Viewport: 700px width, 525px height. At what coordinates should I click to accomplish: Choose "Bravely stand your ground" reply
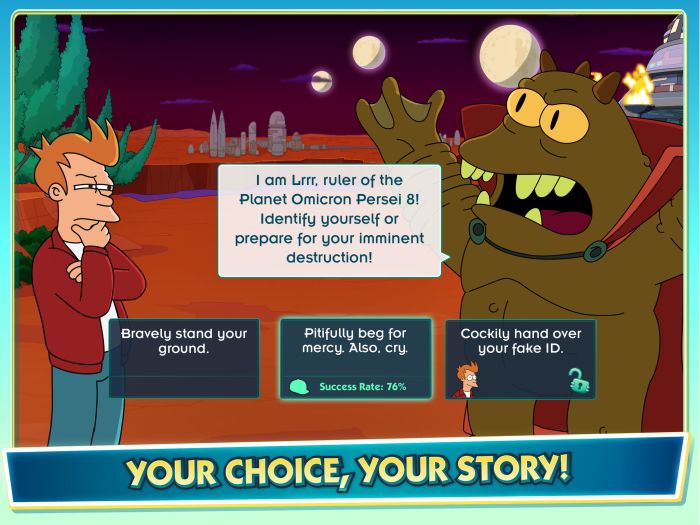click(x=184, y=357)
